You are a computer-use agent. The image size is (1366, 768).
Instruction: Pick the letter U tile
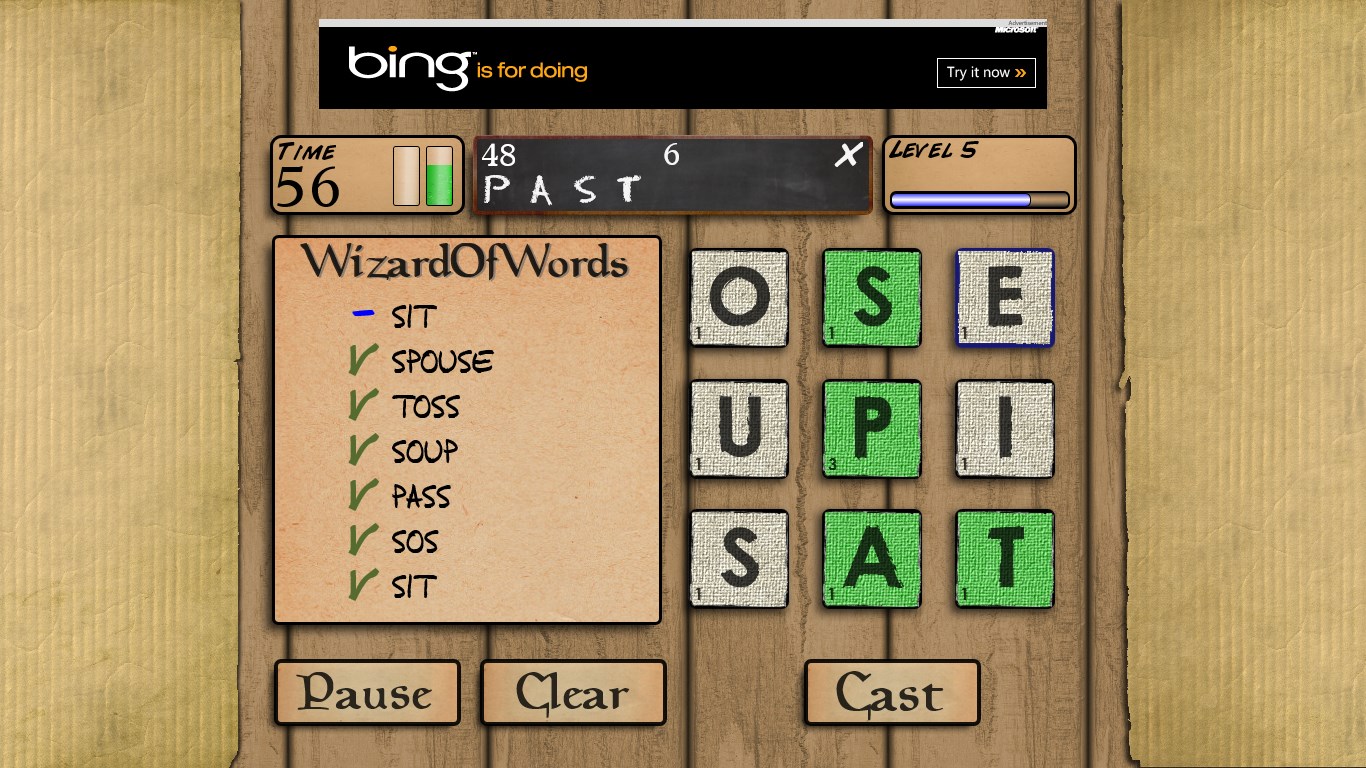(x=739, y=429)
